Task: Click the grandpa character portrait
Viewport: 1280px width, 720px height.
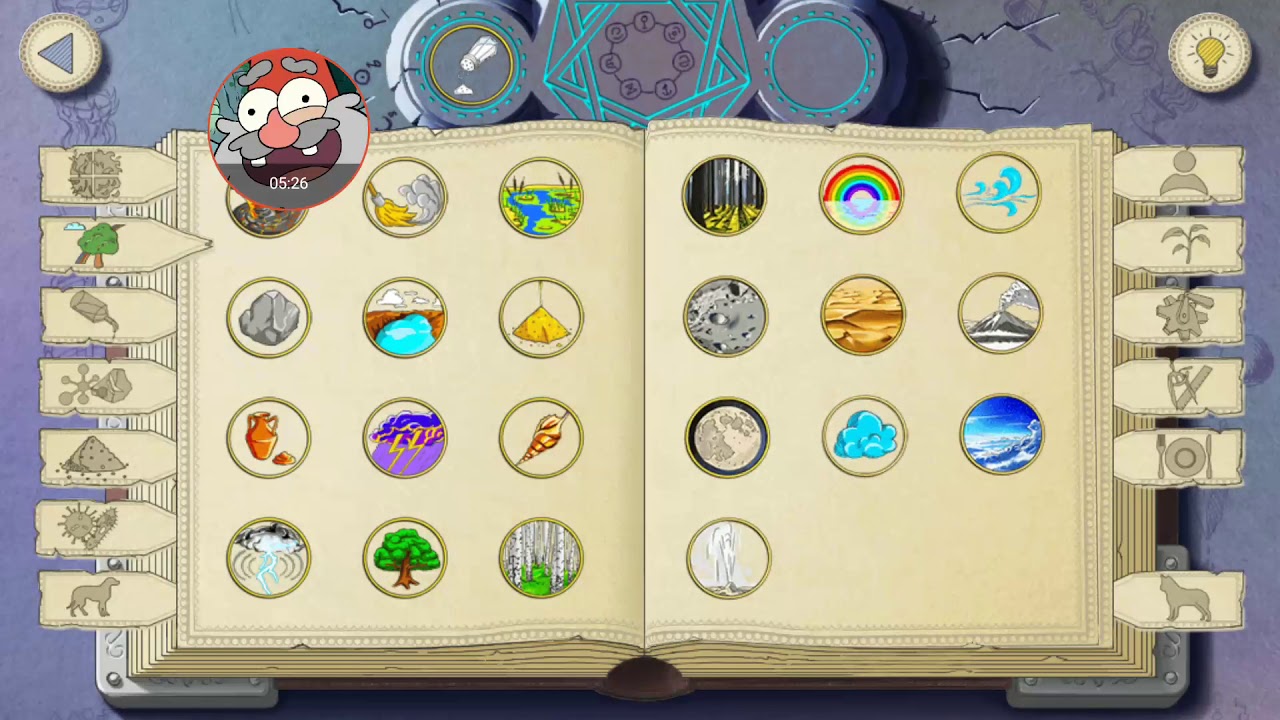Action: pyautogui.click(x=289, y=122)
